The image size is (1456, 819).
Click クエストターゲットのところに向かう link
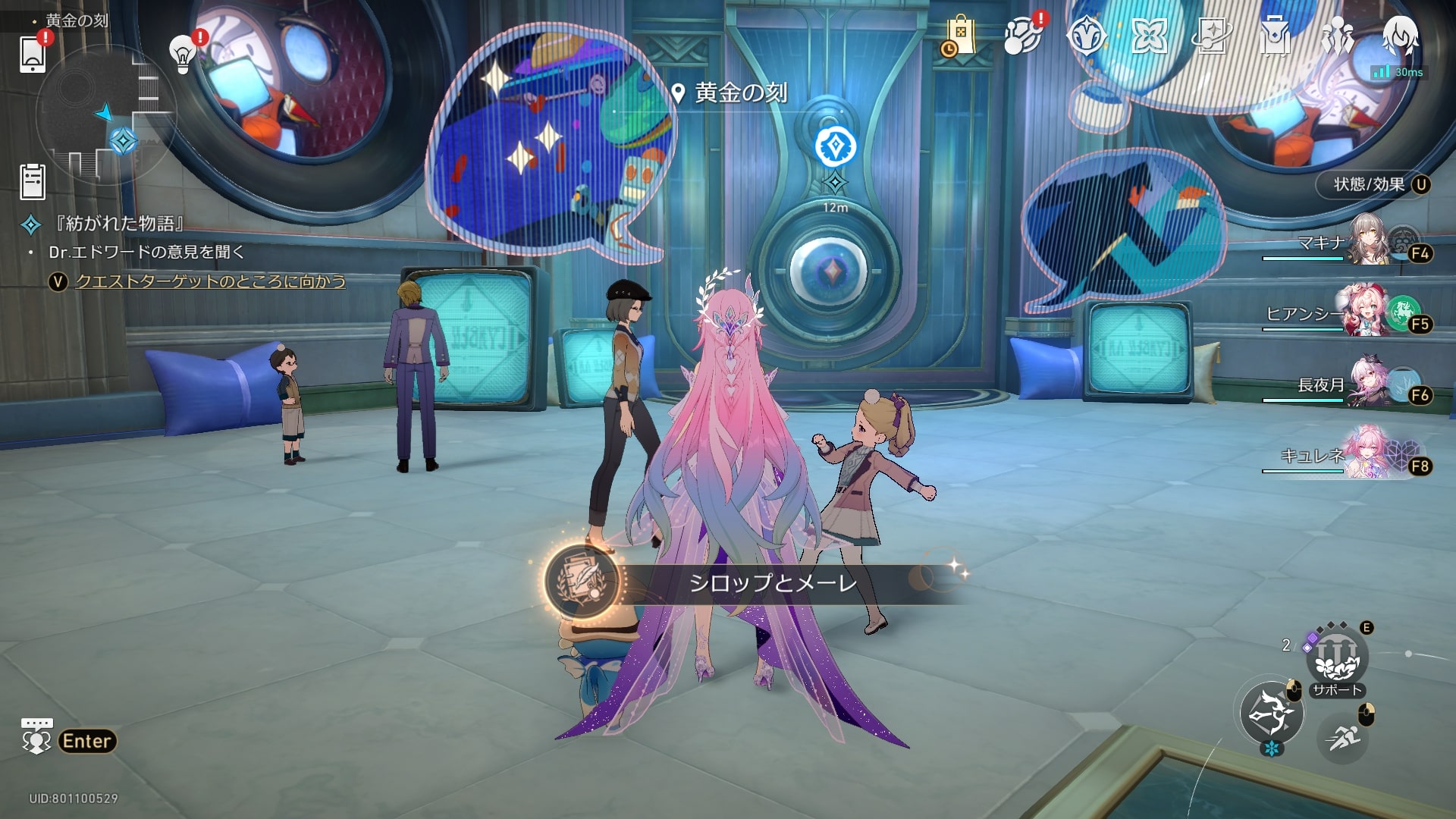point(210,281)
